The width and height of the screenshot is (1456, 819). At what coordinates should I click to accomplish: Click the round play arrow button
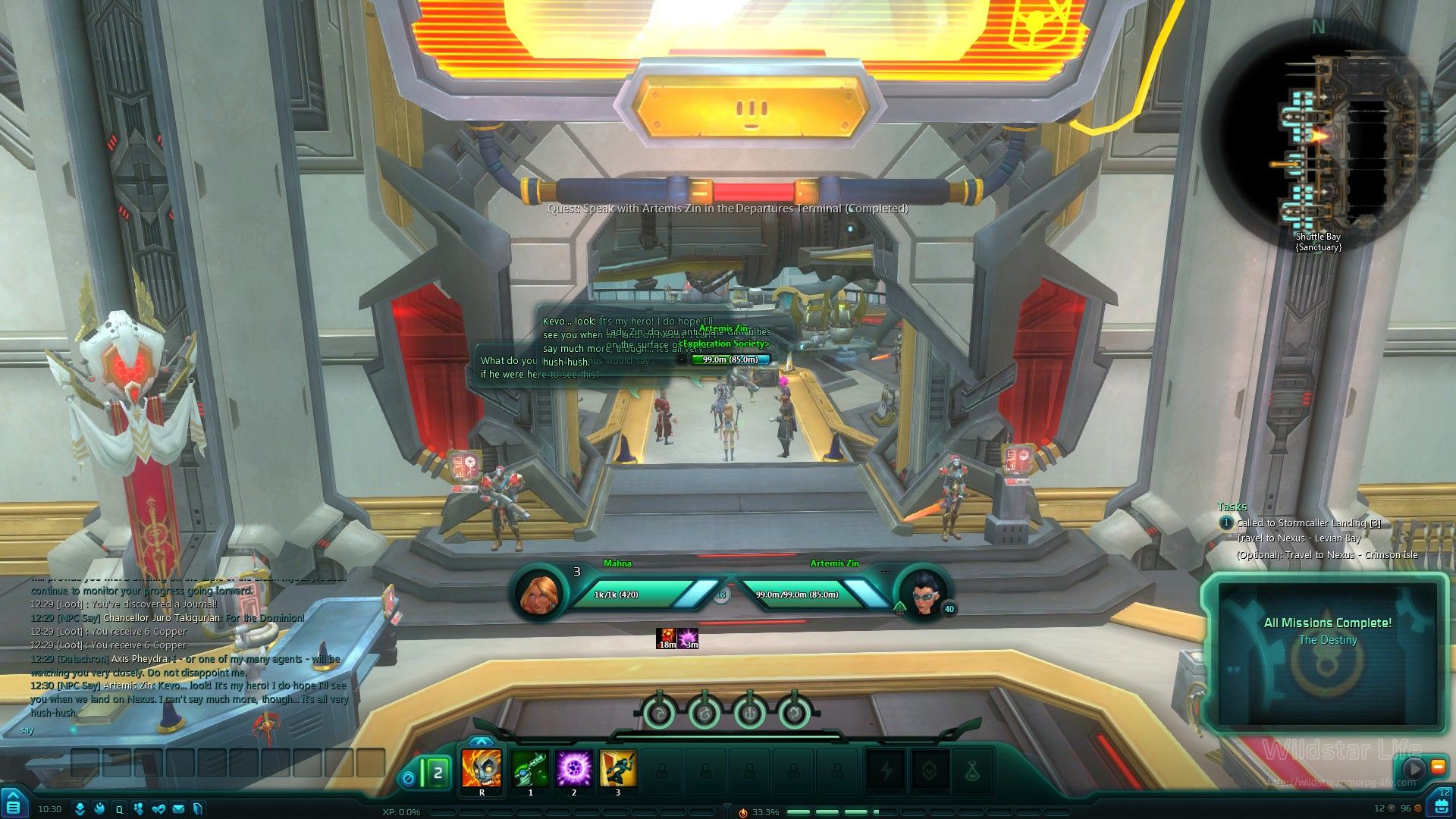point(1413,768)
